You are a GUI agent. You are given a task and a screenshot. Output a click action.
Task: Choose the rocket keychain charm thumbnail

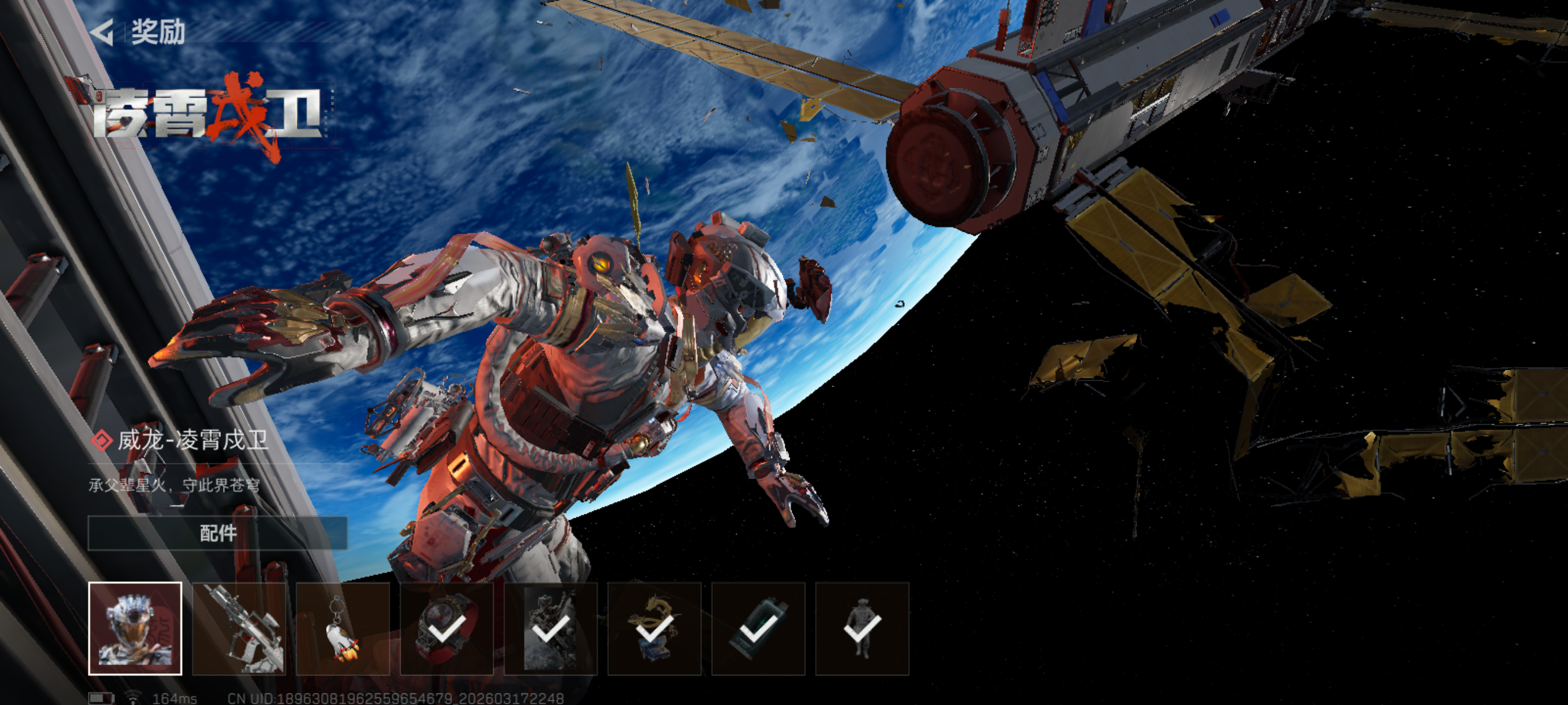pyautogui.click(x=343, y=628)
